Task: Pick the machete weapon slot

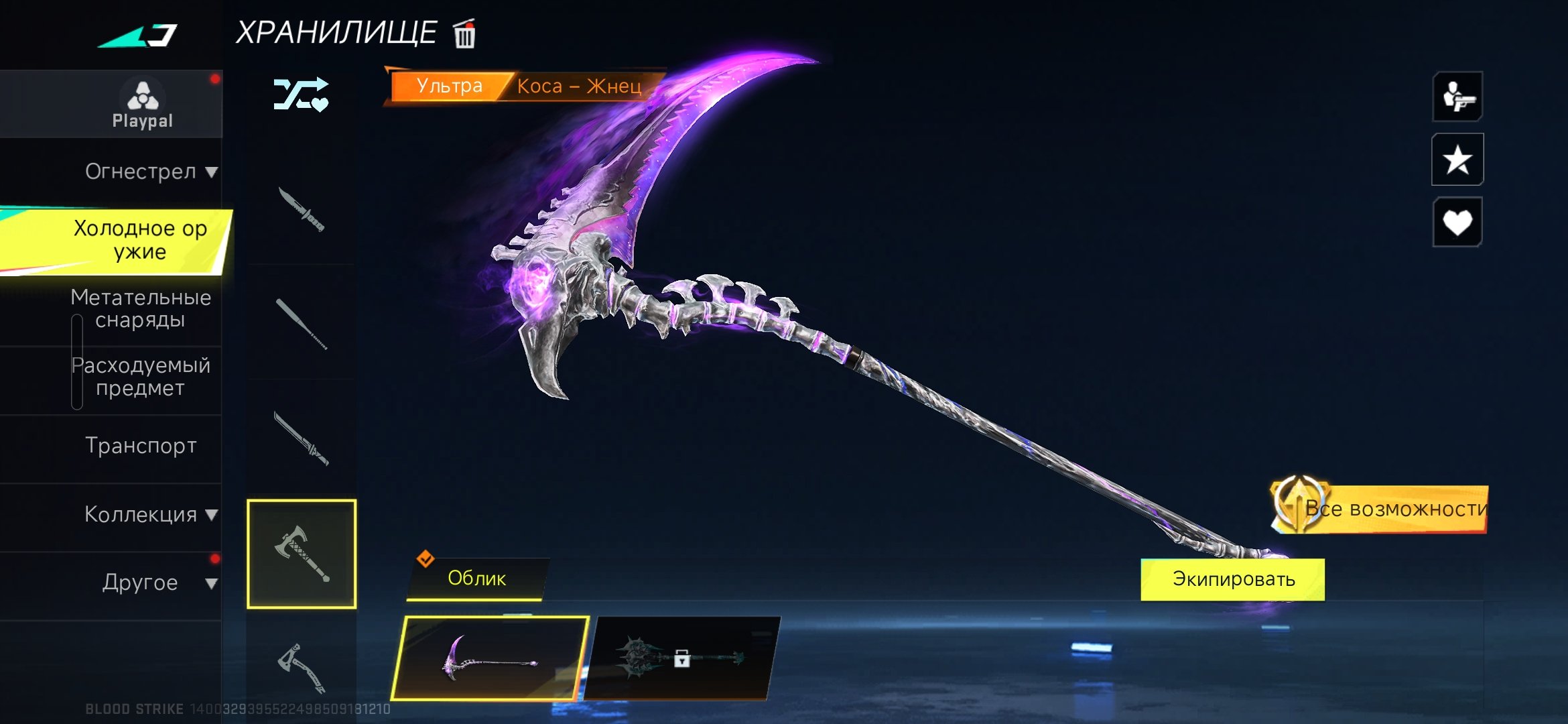Action: click(x=302, y=438)
